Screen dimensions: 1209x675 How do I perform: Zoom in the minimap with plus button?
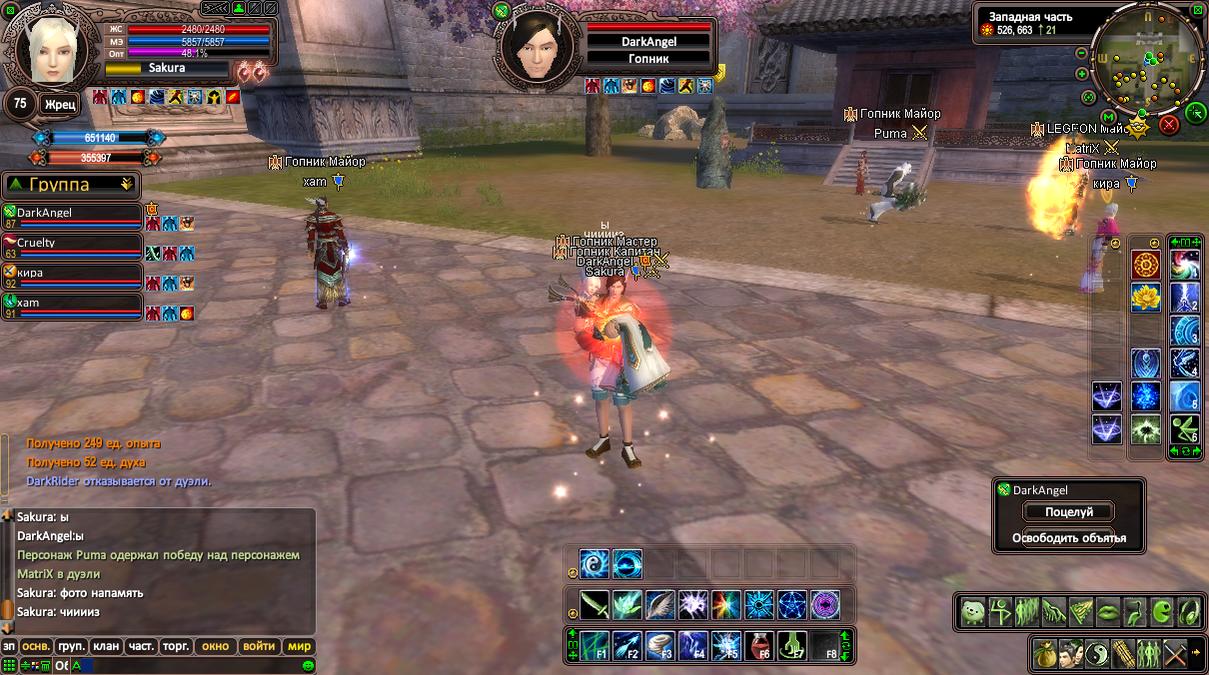click(x=1082, y=73)
